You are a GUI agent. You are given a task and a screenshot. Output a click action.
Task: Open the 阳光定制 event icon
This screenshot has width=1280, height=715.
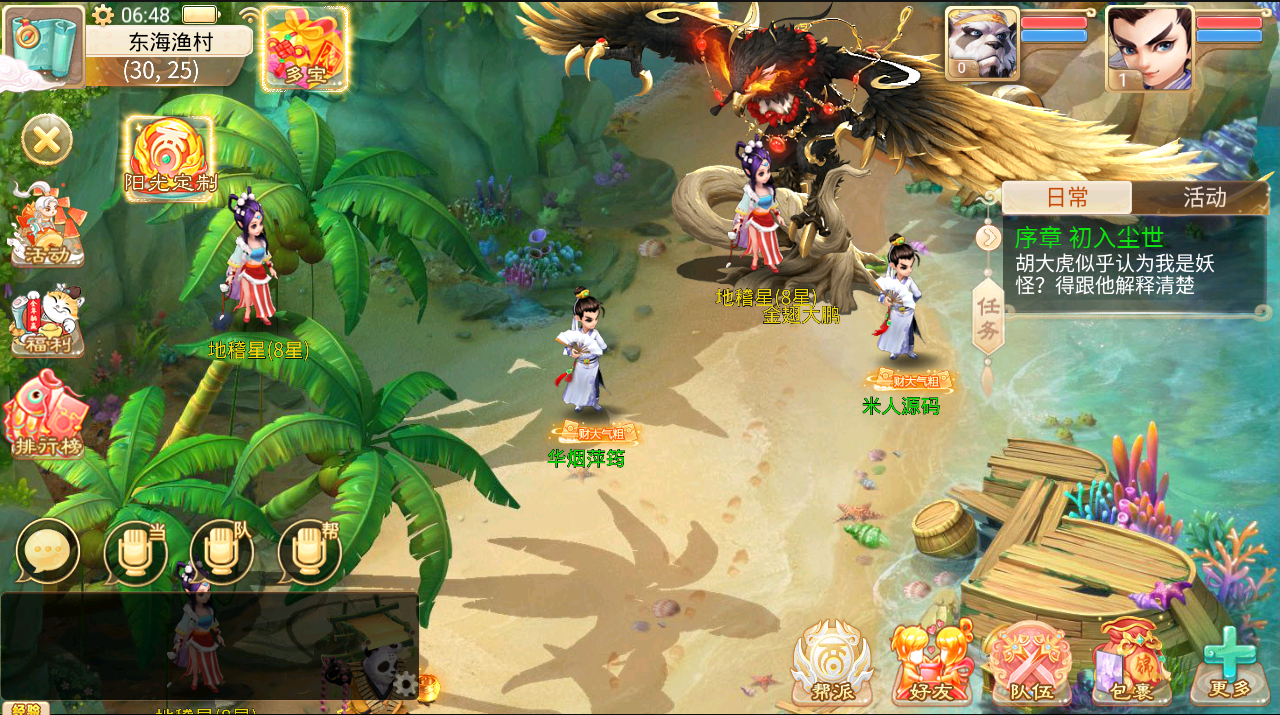(169, 160)
